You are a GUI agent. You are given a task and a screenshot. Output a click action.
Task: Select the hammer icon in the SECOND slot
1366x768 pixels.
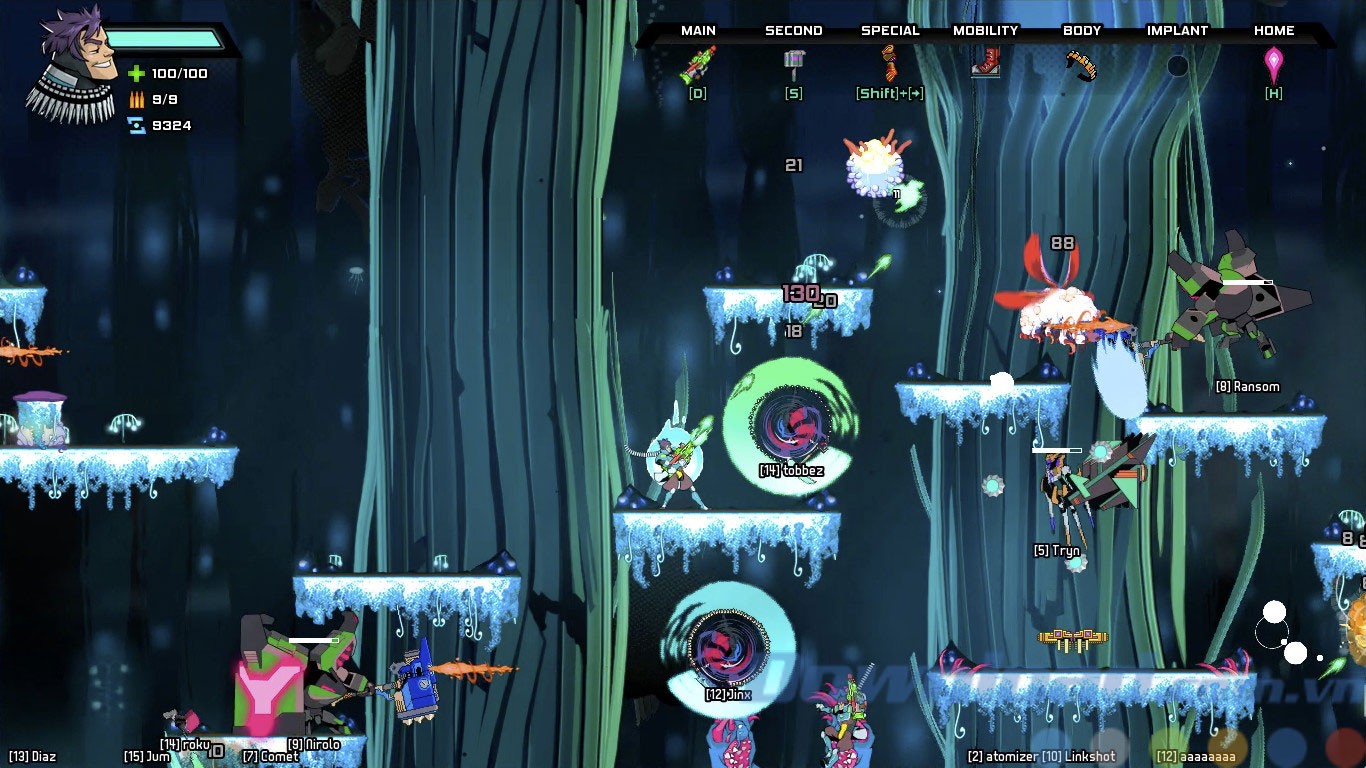coord(794,63)
